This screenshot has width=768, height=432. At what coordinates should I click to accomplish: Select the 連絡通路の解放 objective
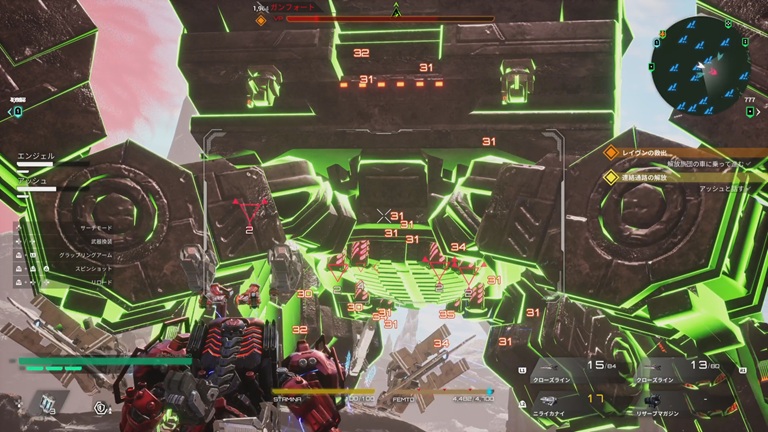(x=652, y=177)
